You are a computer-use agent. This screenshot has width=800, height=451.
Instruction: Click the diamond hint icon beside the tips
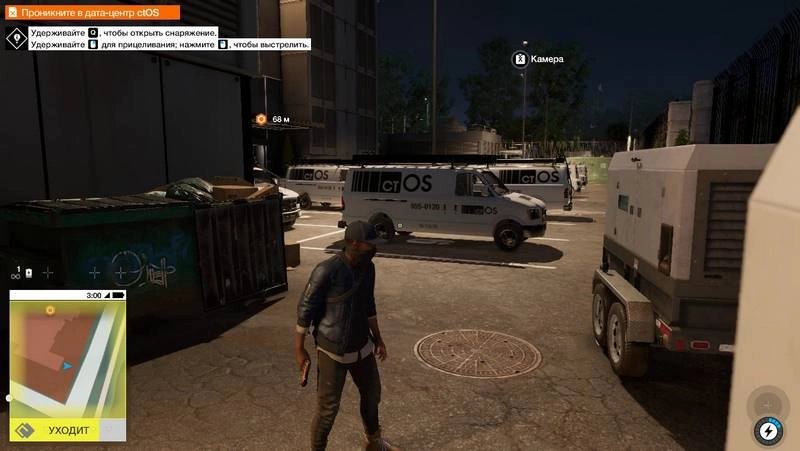16,39
